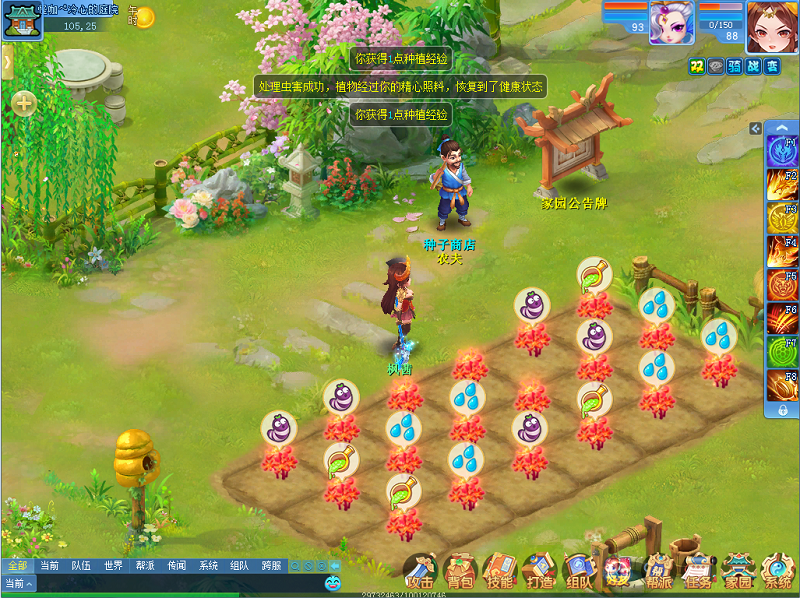The height and width of the screenshot is (598, 800).
Task: Select the 传闻 rumor chat tab
Action: [x=176, y=566]
